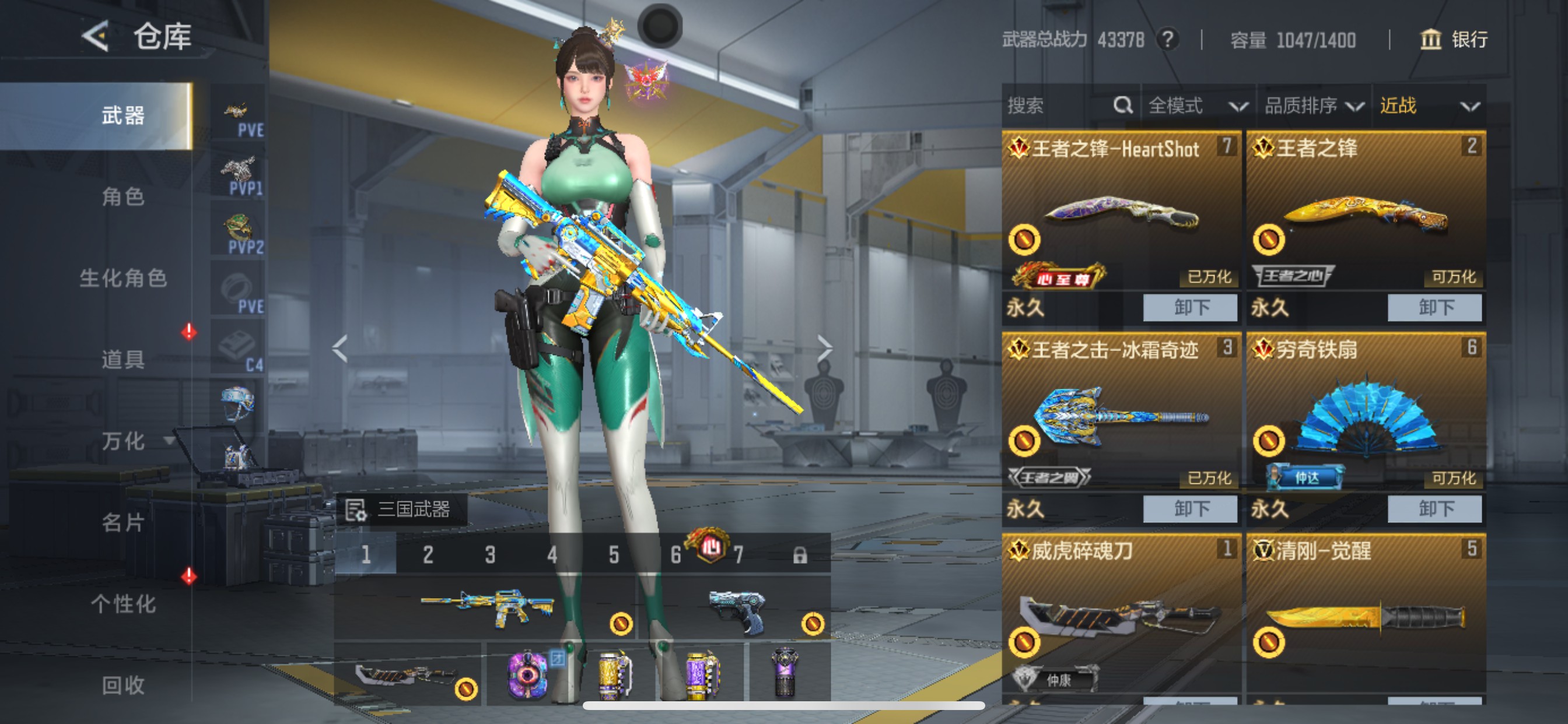Open the 近战 weapon type dropdown

click(1428, 106)
